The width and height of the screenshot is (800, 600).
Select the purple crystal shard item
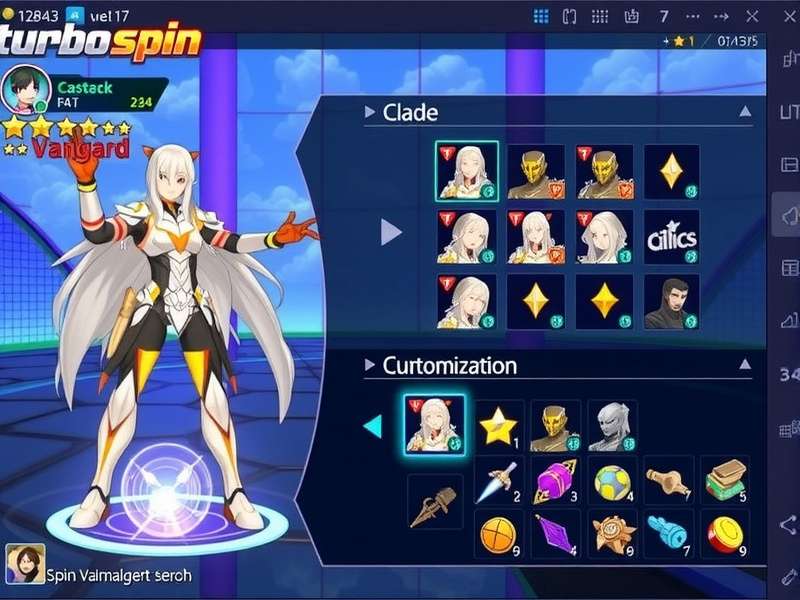tap(555, 533)
